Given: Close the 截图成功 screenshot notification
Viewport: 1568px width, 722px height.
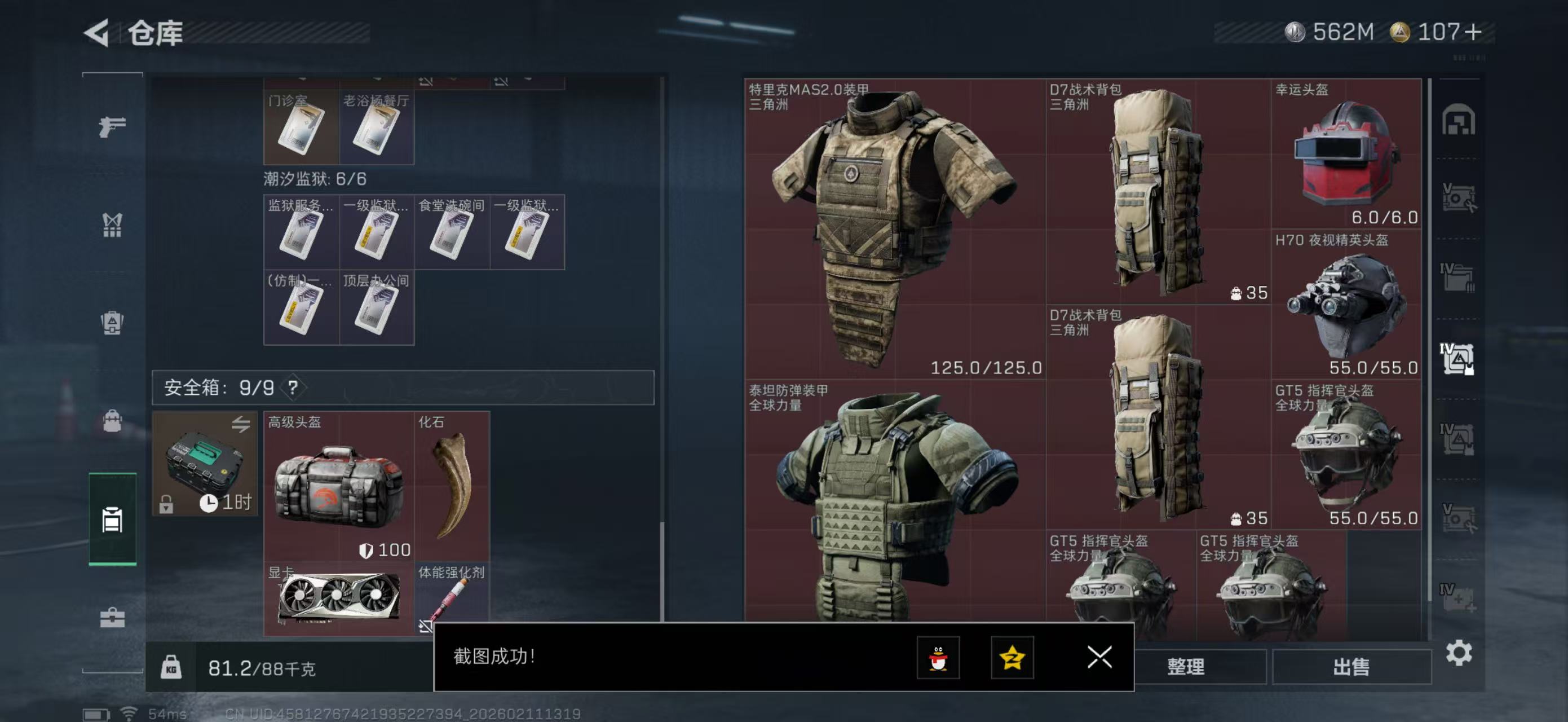Looking at the screenshot, I should (x=1099, y=657).
